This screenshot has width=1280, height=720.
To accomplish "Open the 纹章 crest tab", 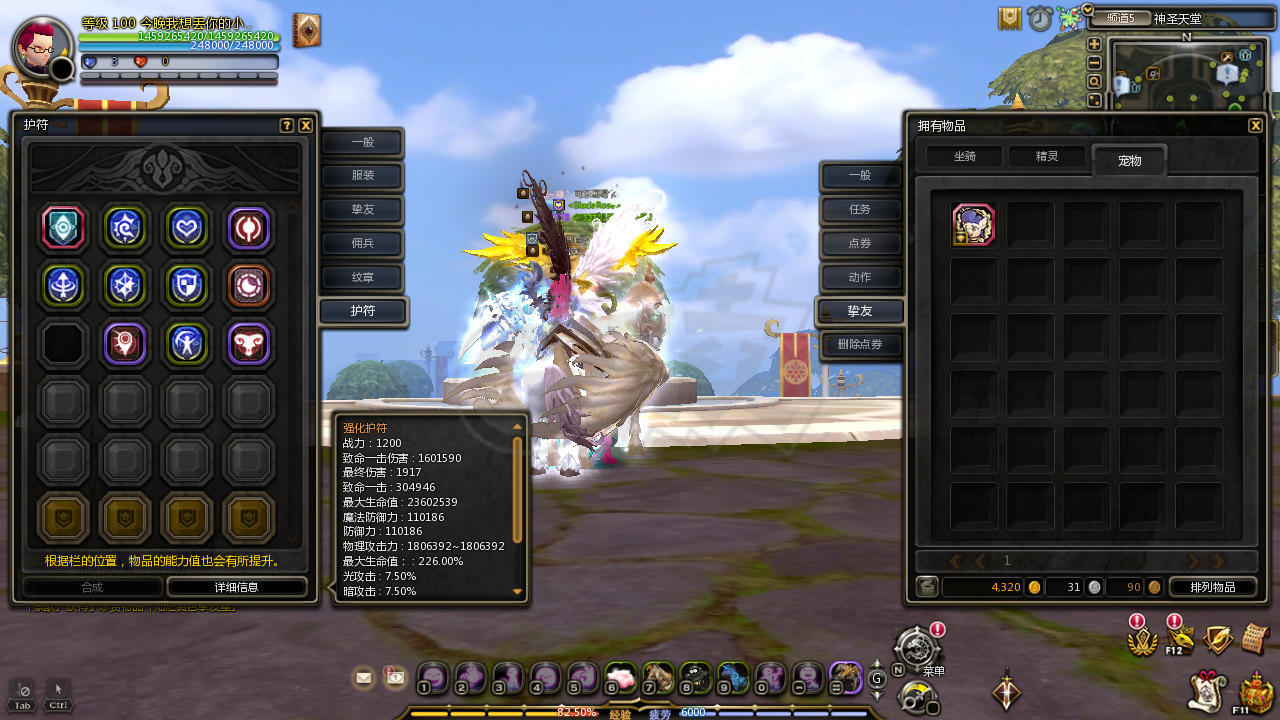I will tap(362, 278).
